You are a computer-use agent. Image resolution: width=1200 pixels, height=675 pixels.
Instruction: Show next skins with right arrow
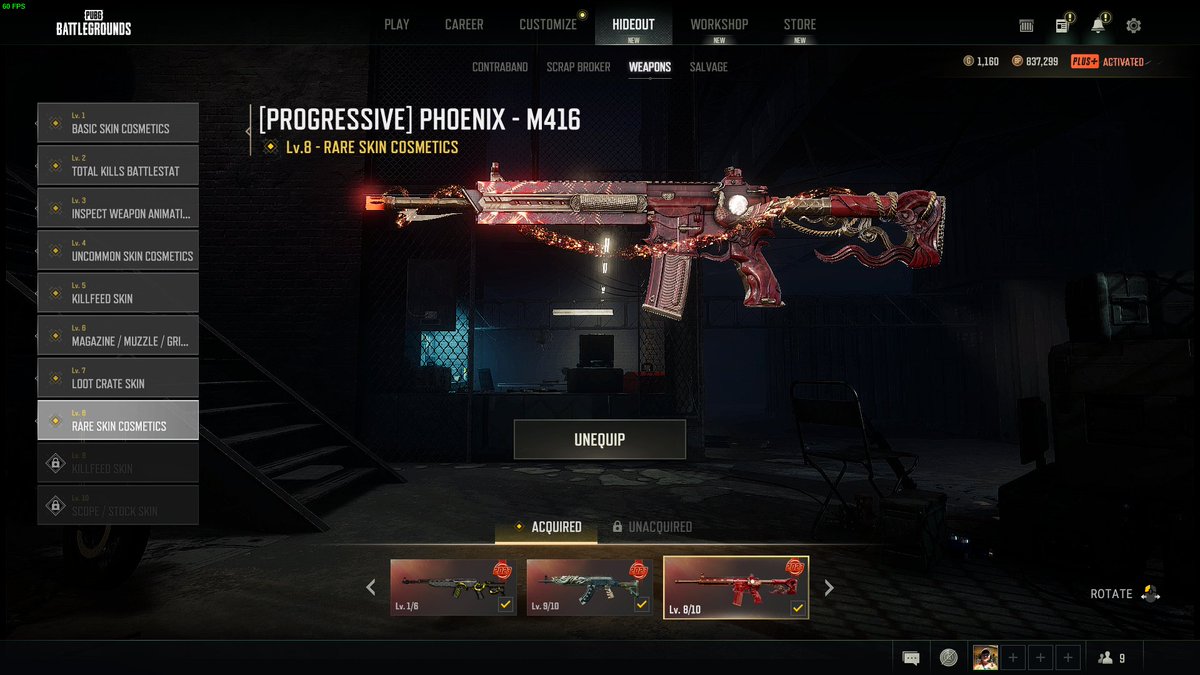coord(829,588)
